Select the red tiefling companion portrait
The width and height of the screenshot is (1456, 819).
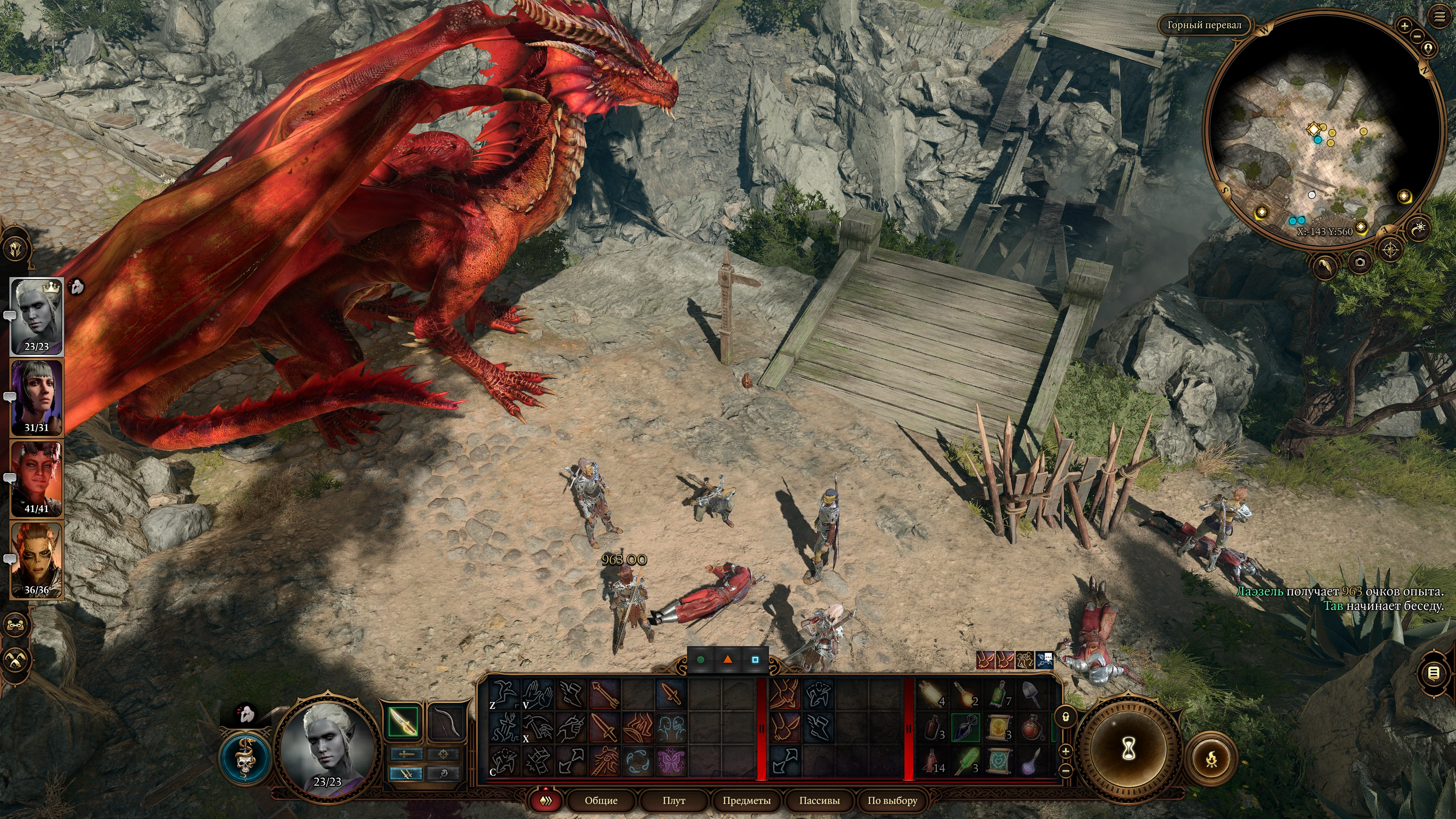point(37,478)
